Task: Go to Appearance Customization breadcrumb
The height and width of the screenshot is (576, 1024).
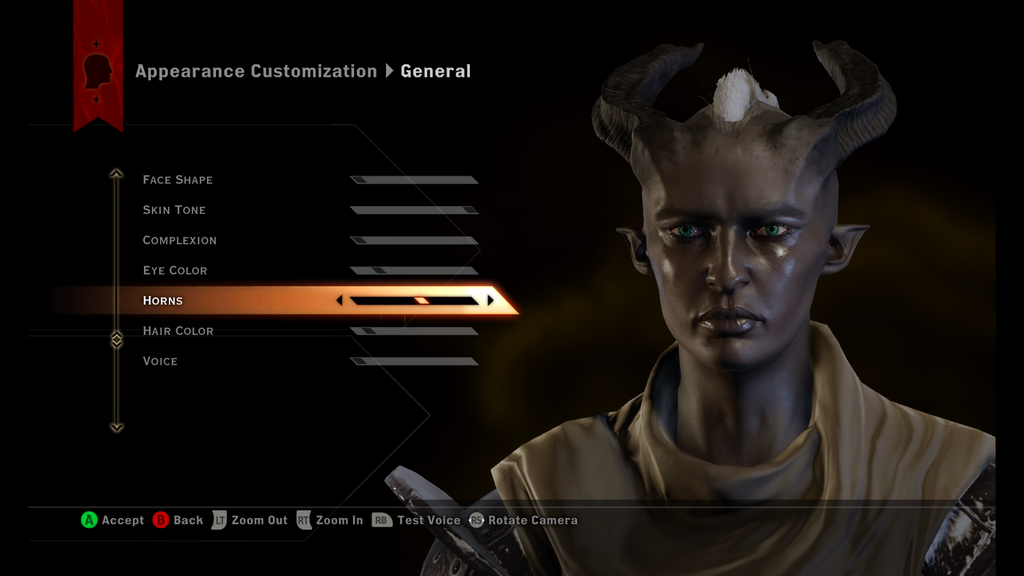Action: 256,71
